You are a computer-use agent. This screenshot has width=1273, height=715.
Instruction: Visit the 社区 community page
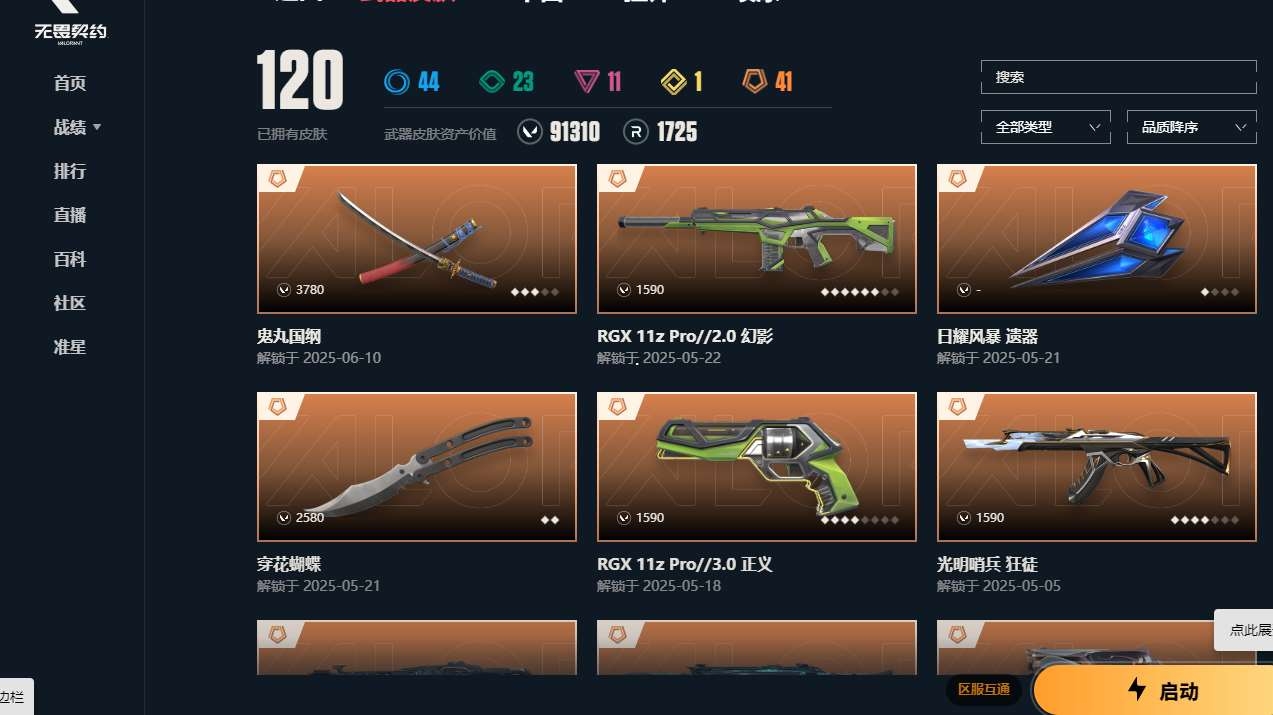(x=70, y=303)
